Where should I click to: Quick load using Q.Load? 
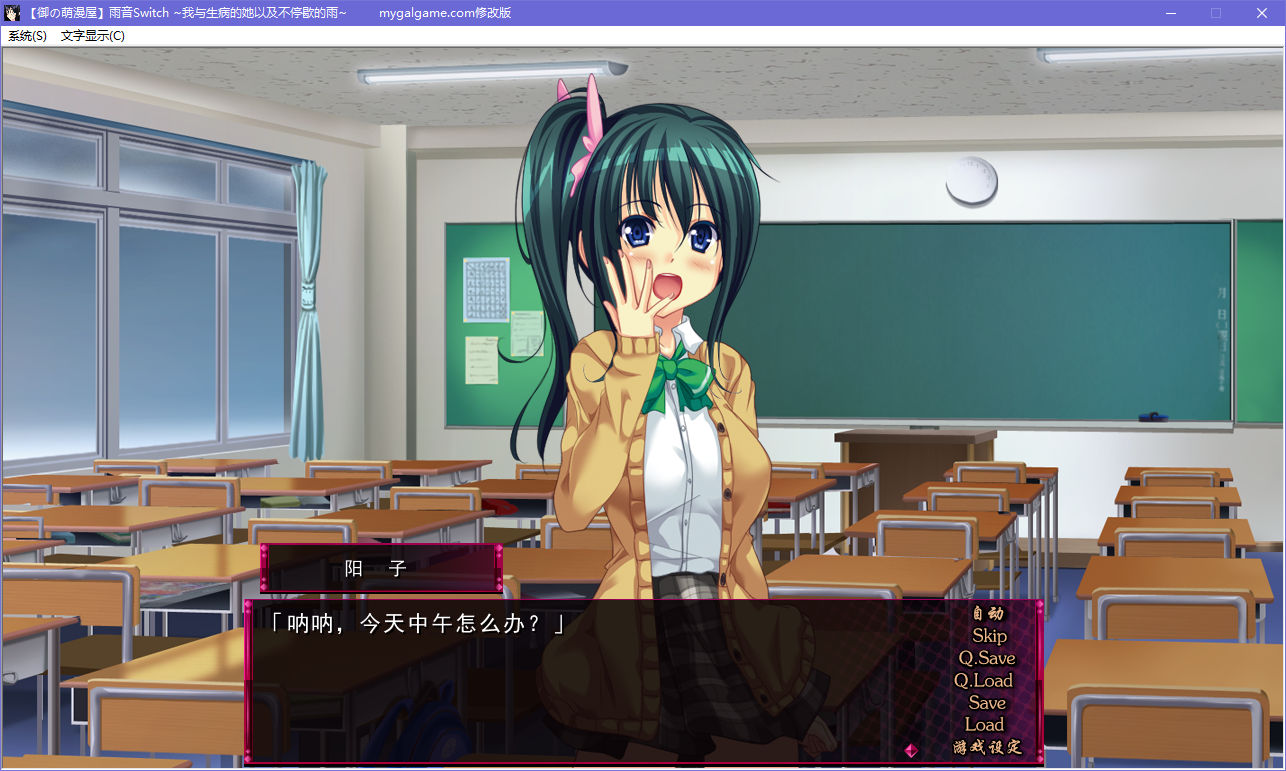pyautogui.click(x=984, y=681)
